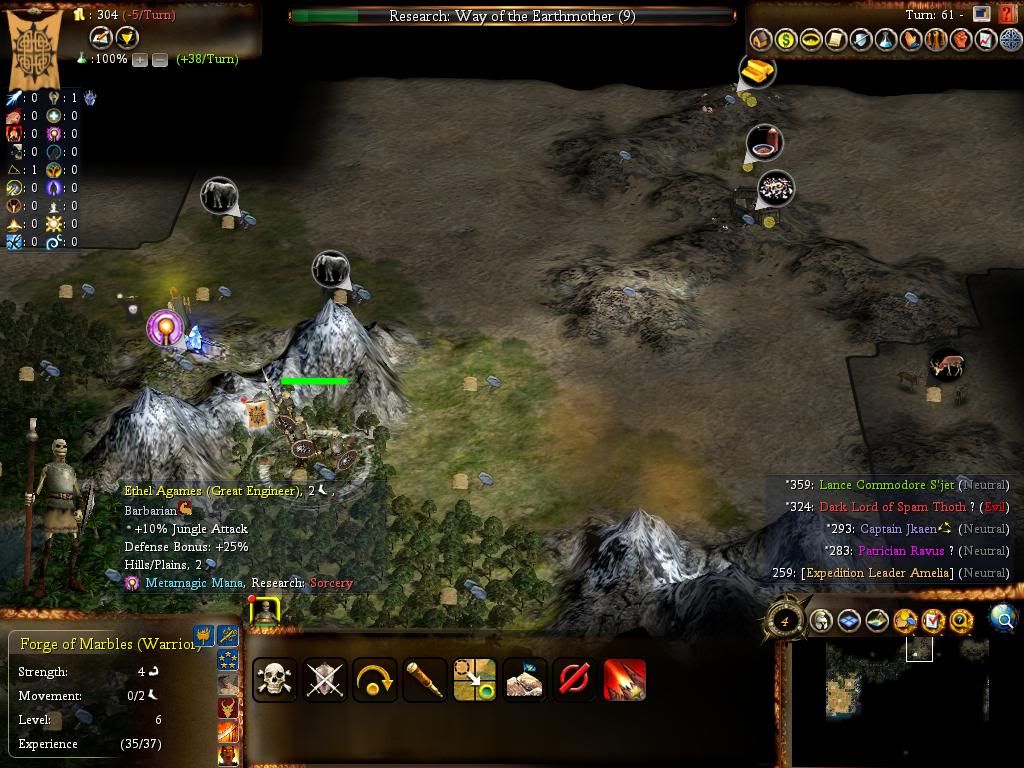
Task: Cancel orders with the red circle-slash button
Action: (x=575, y=680)
